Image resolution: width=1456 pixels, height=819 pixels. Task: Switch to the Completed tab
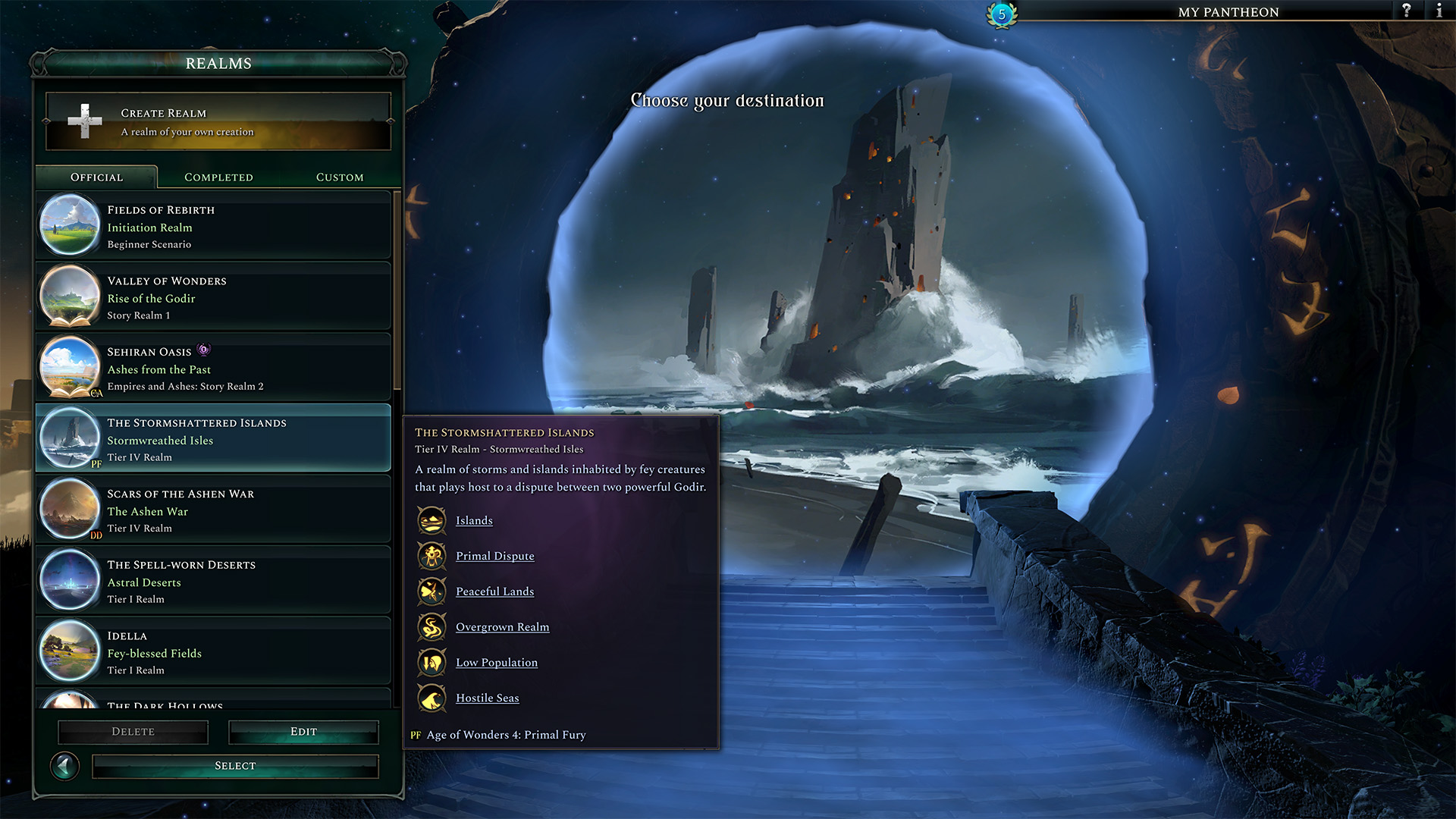click(218, 177)
